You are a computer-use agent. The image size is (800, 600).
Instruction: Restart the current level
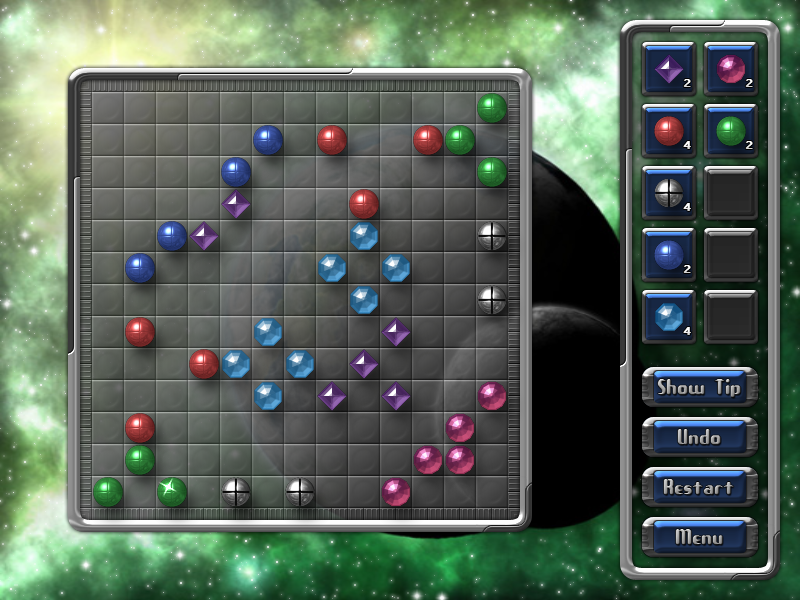coord(699,487)
